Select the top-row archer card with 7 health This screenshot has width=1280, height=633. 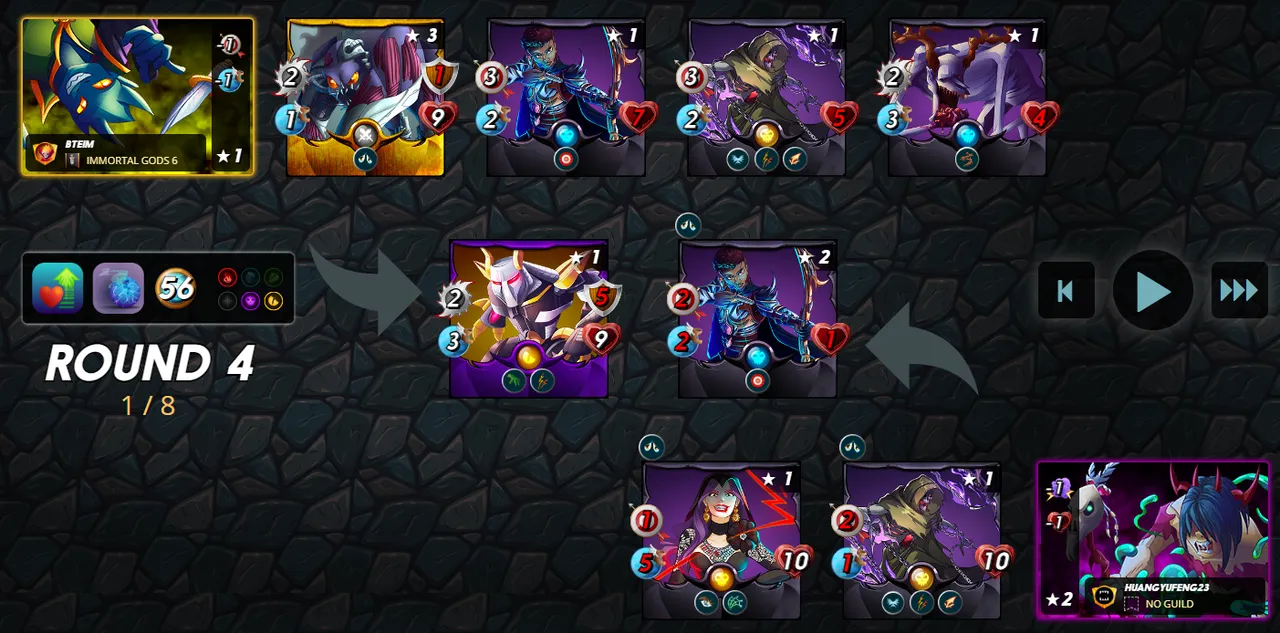[566, 98]
